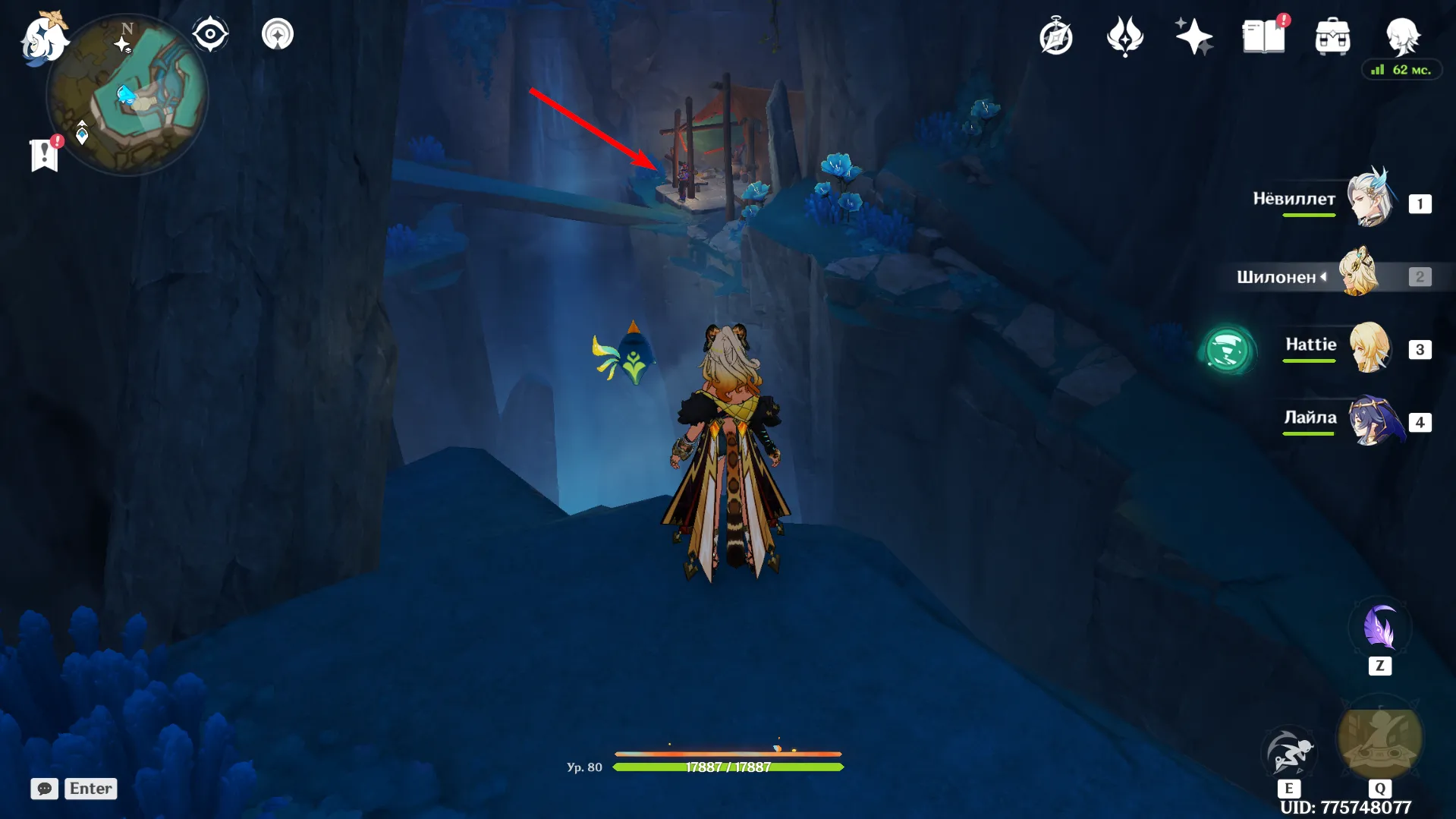
Task: Select party member Шилонен
Action: (1358, 273)
